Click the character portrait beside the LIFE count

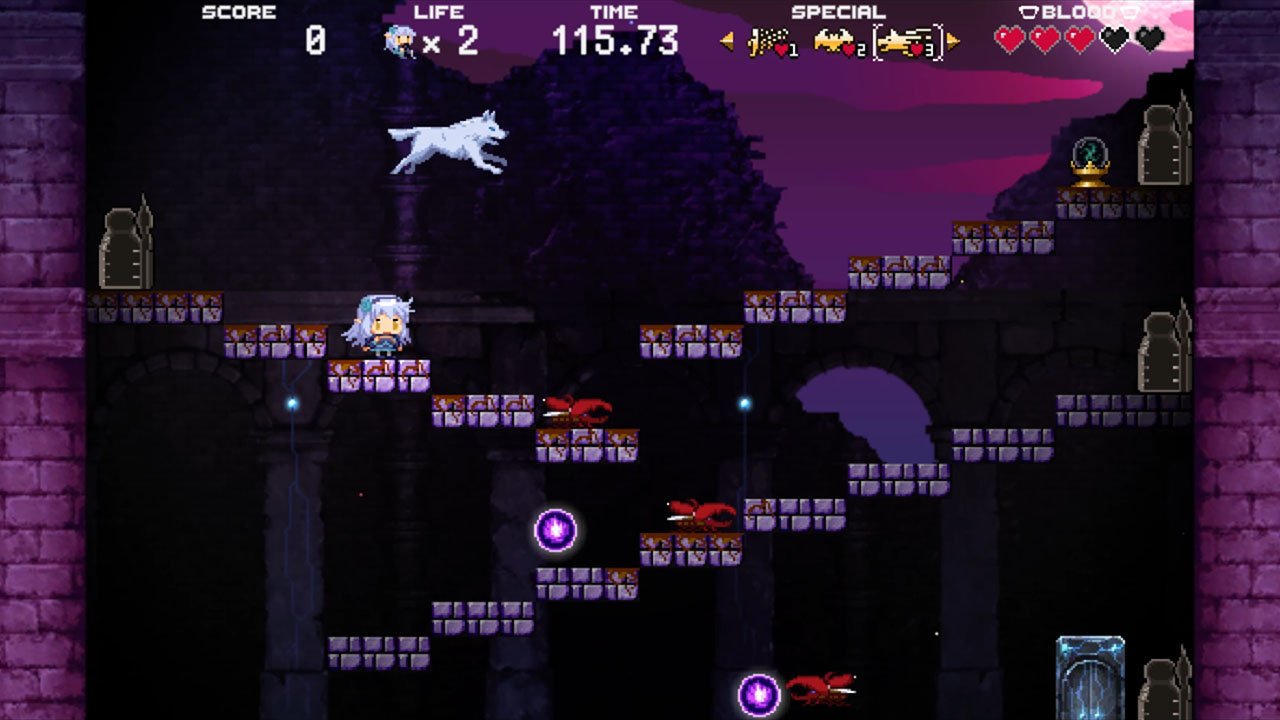(398, 40)
